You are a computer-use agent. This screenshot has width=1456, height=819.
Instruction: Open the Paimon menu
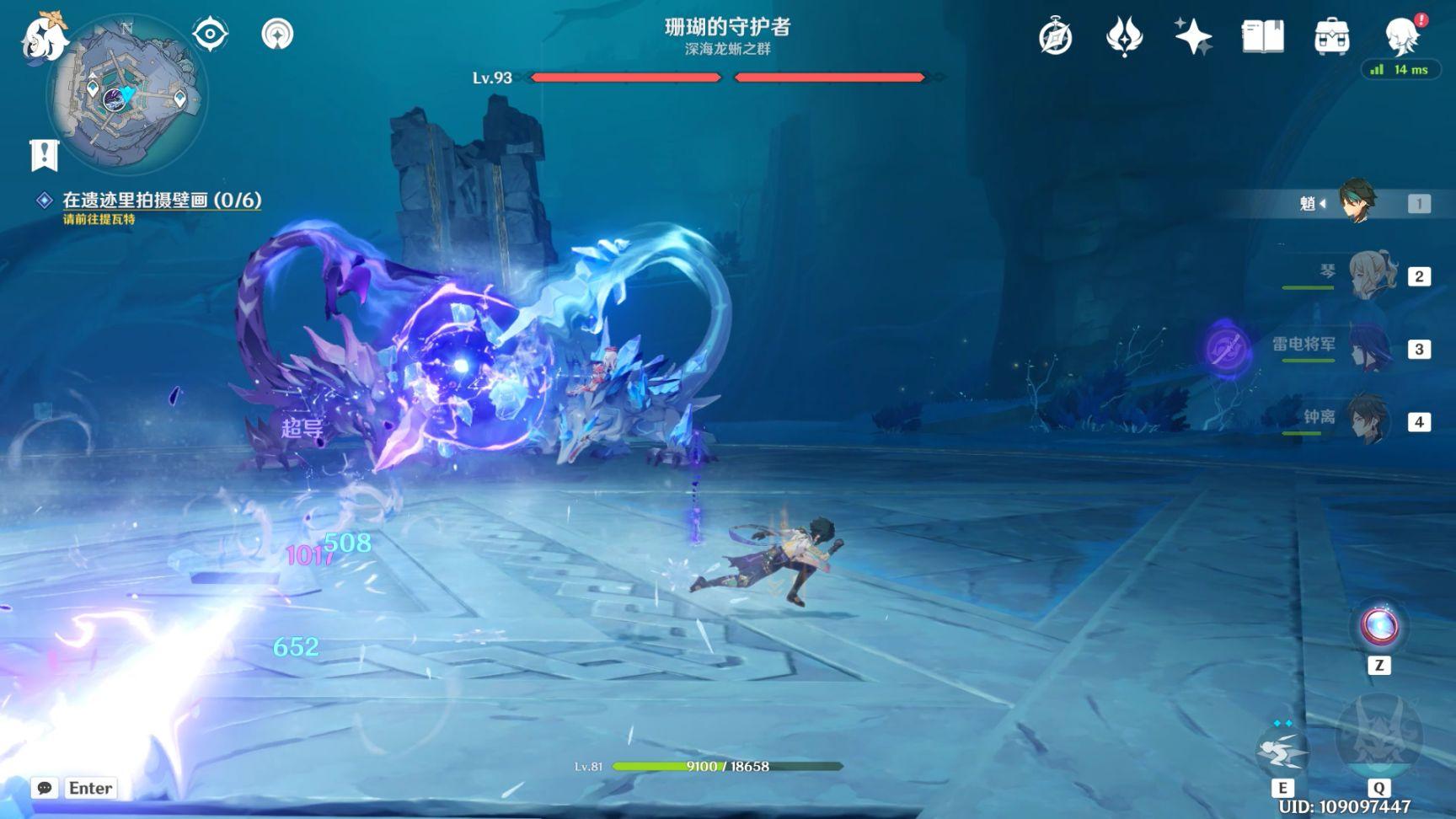tap(44, 37)
